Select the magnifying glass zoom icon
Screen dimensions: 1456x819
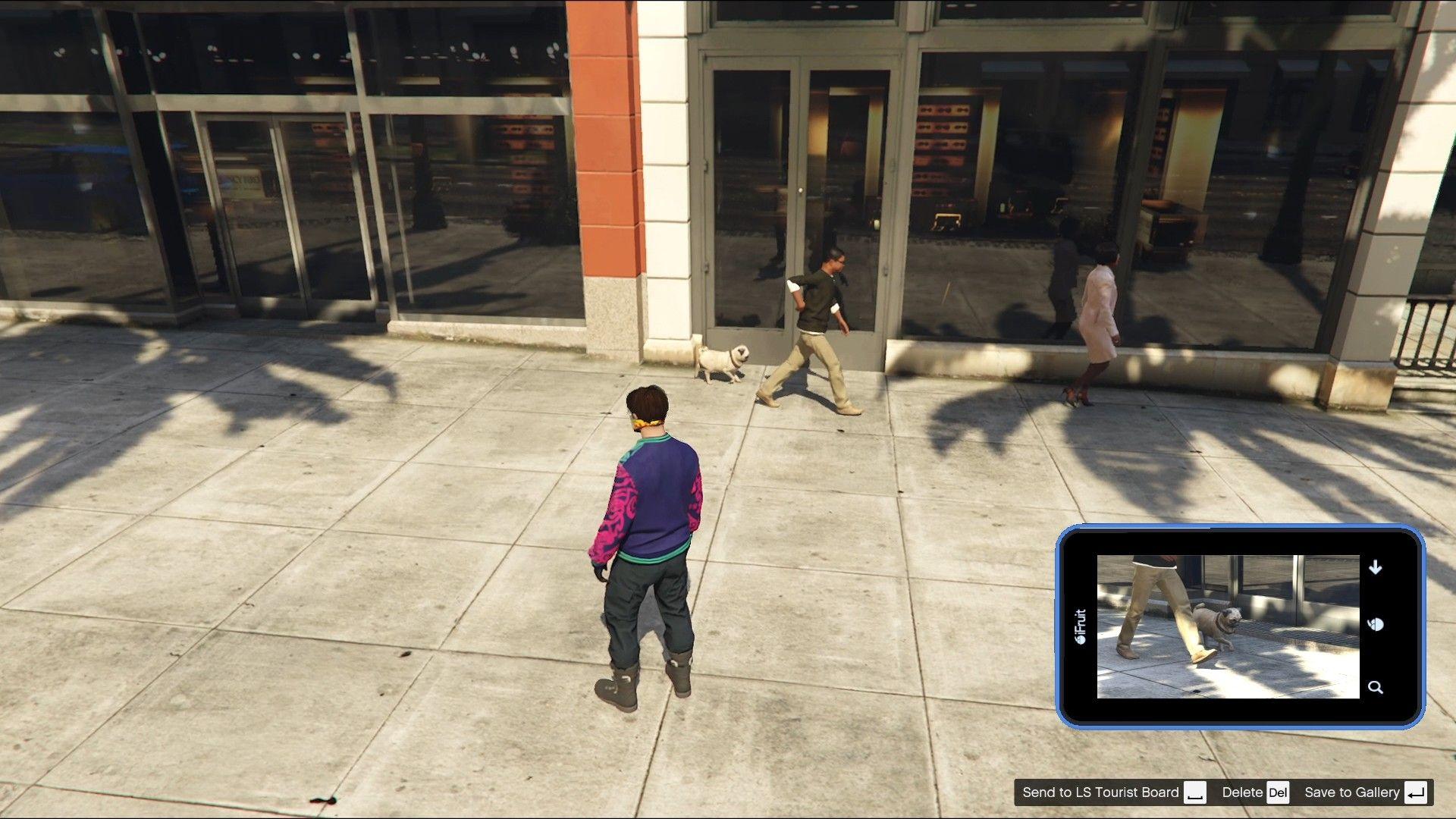(1375, 686)
